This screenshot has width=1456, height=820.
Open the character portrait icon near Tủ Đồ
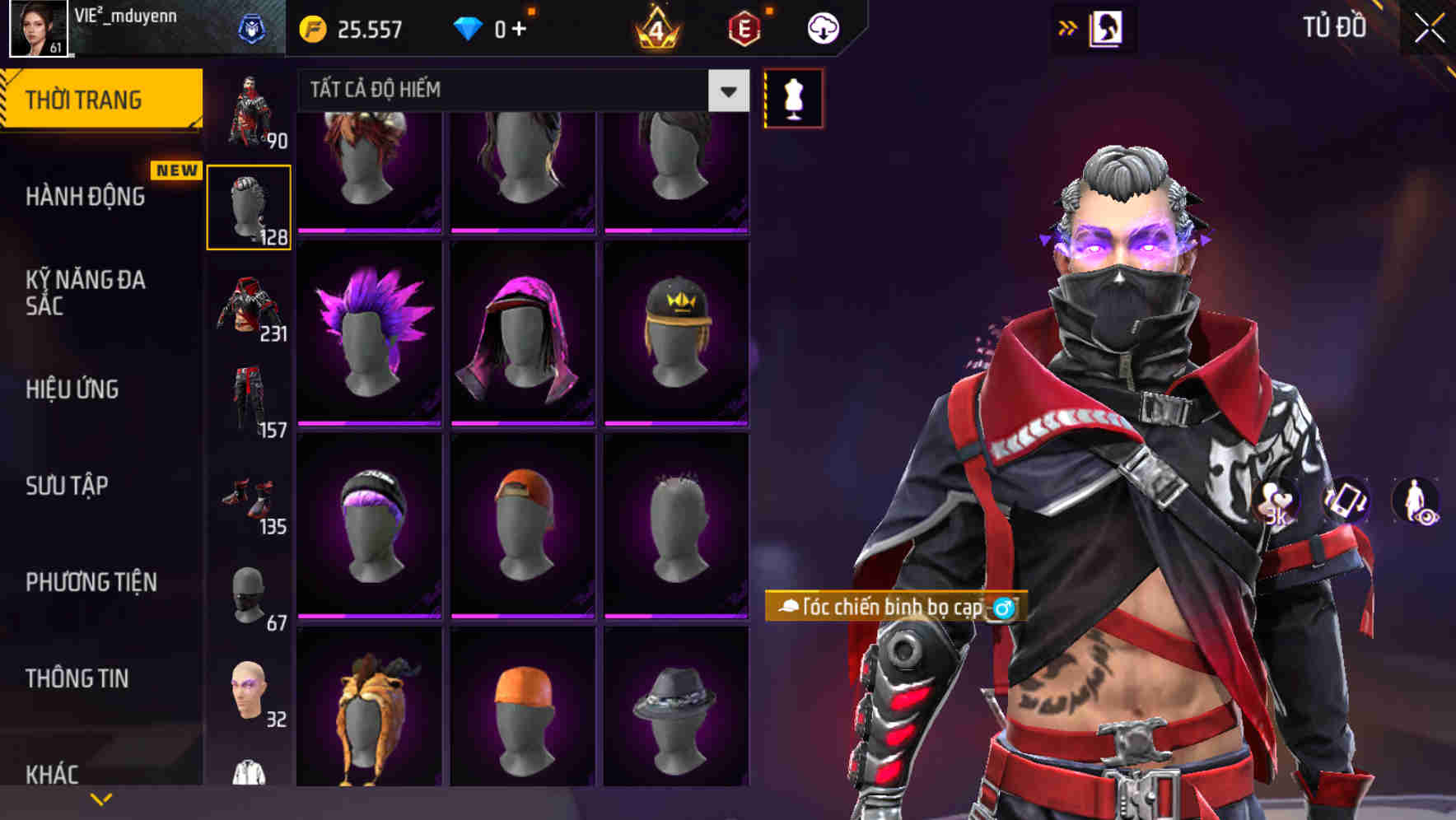1108,28
